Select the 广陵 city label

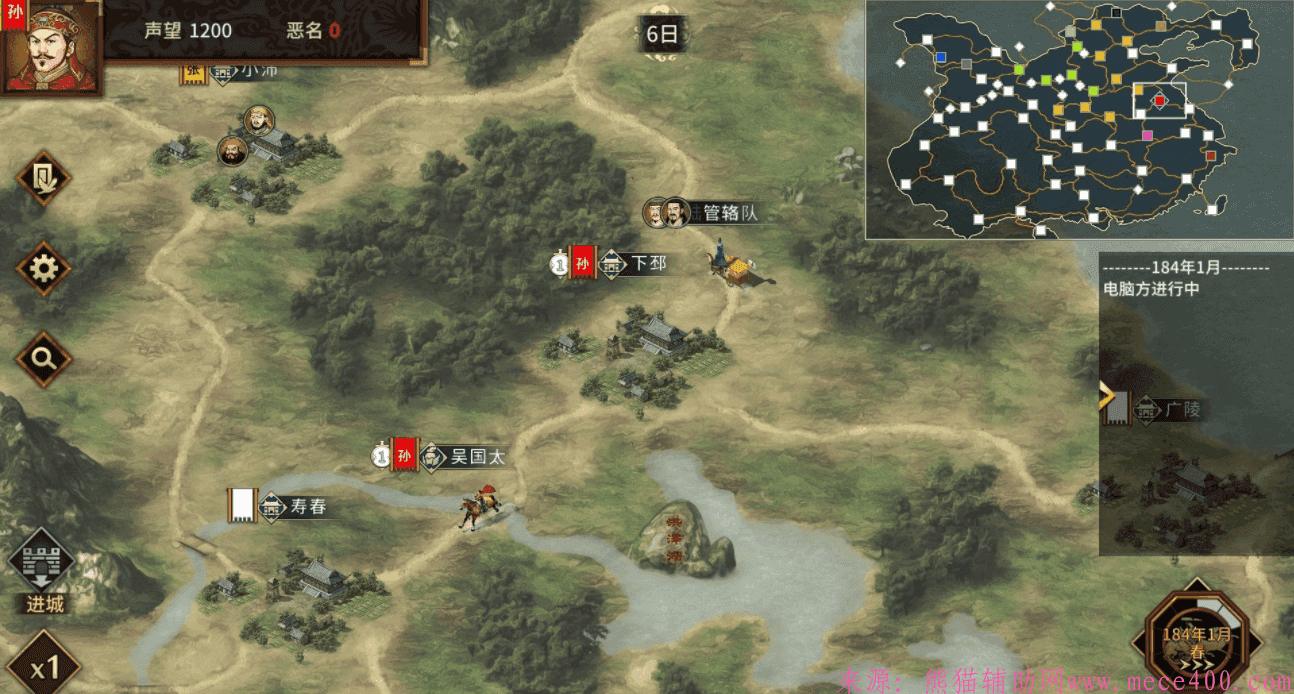(x=1181, y=409)
